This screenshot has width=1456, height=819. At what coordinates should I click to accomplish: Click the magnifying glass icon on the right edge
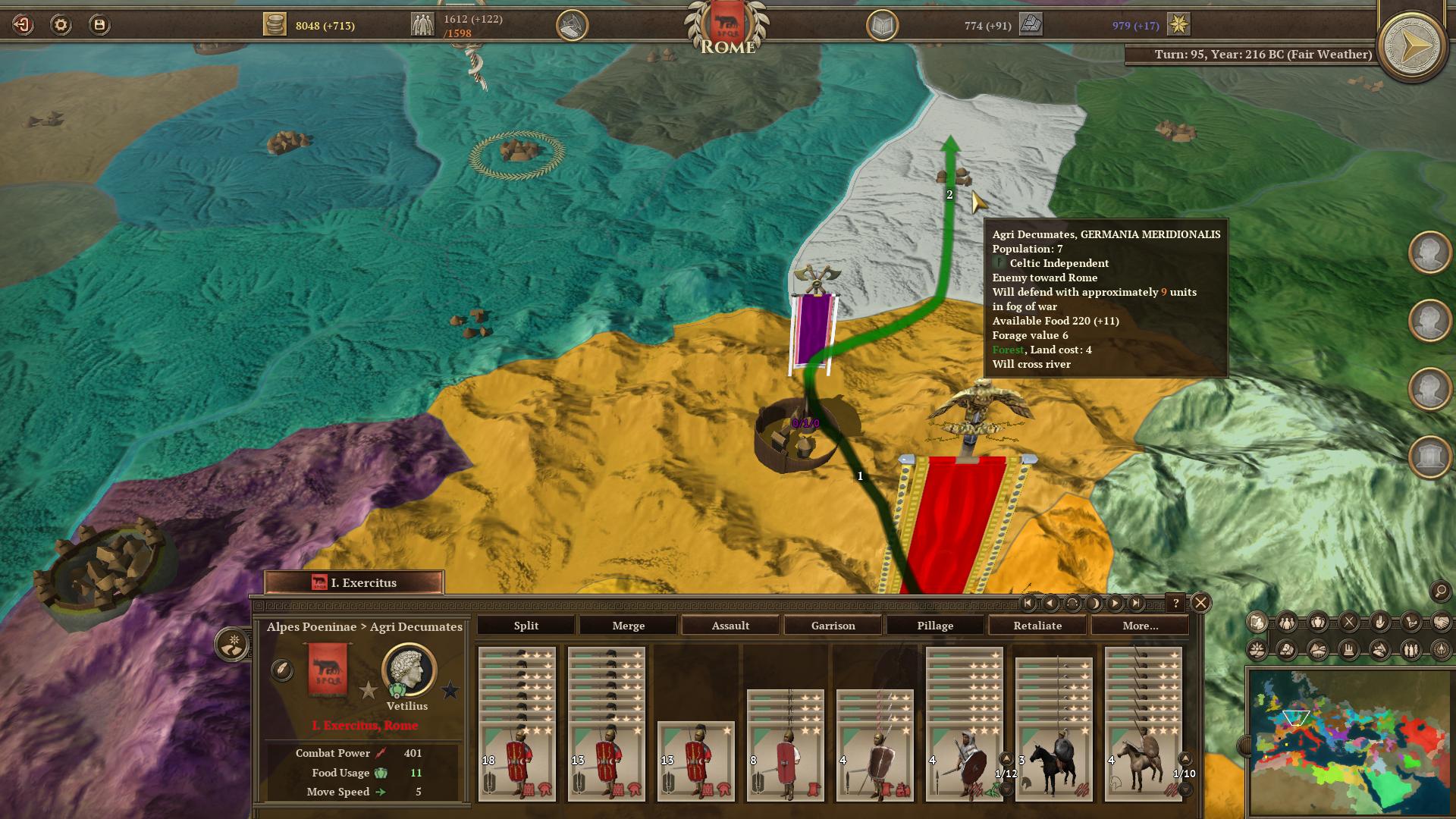coord(1439,591)
